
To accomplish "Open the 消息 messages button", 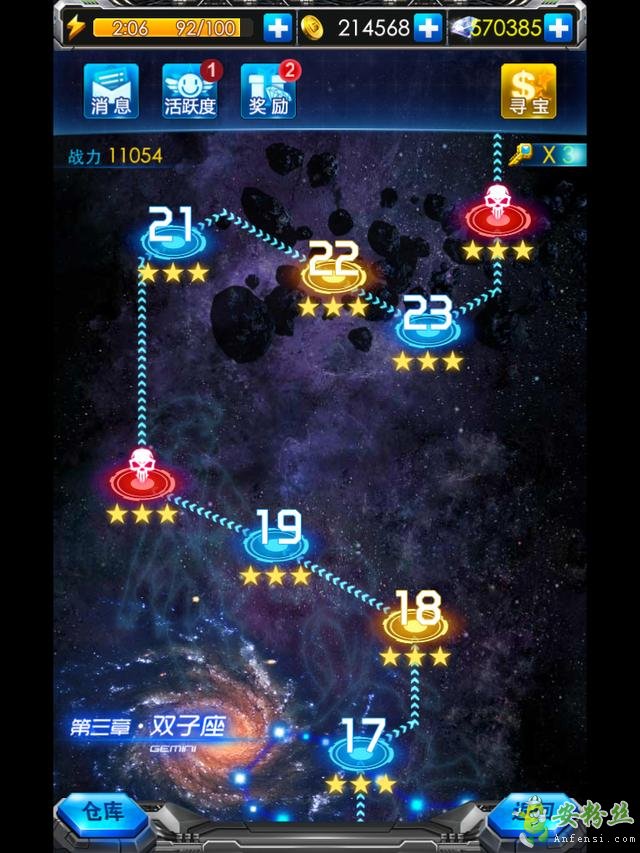I will pos(111,91).
